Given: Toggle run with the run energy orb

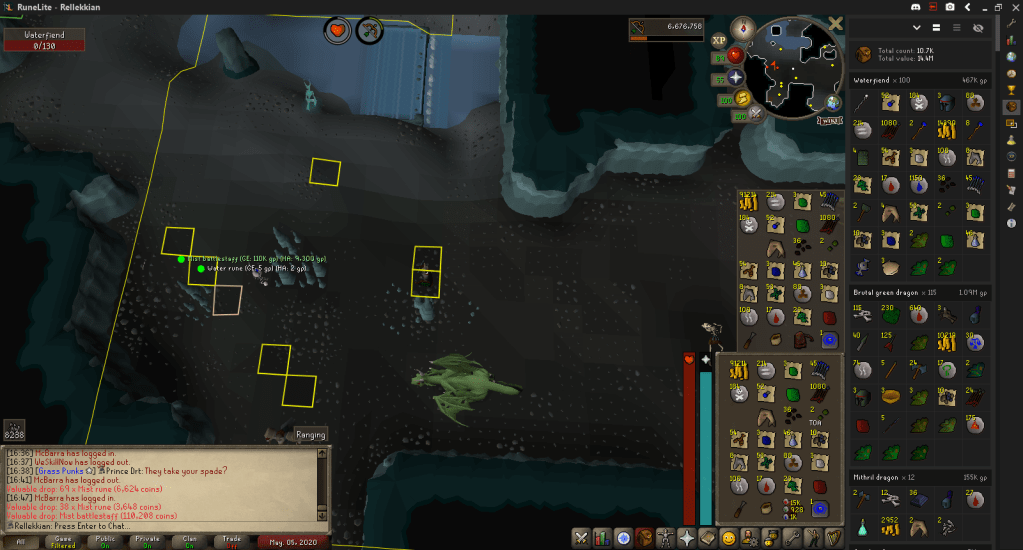Looking at the screenshot, I should click(x=741, y=98).
